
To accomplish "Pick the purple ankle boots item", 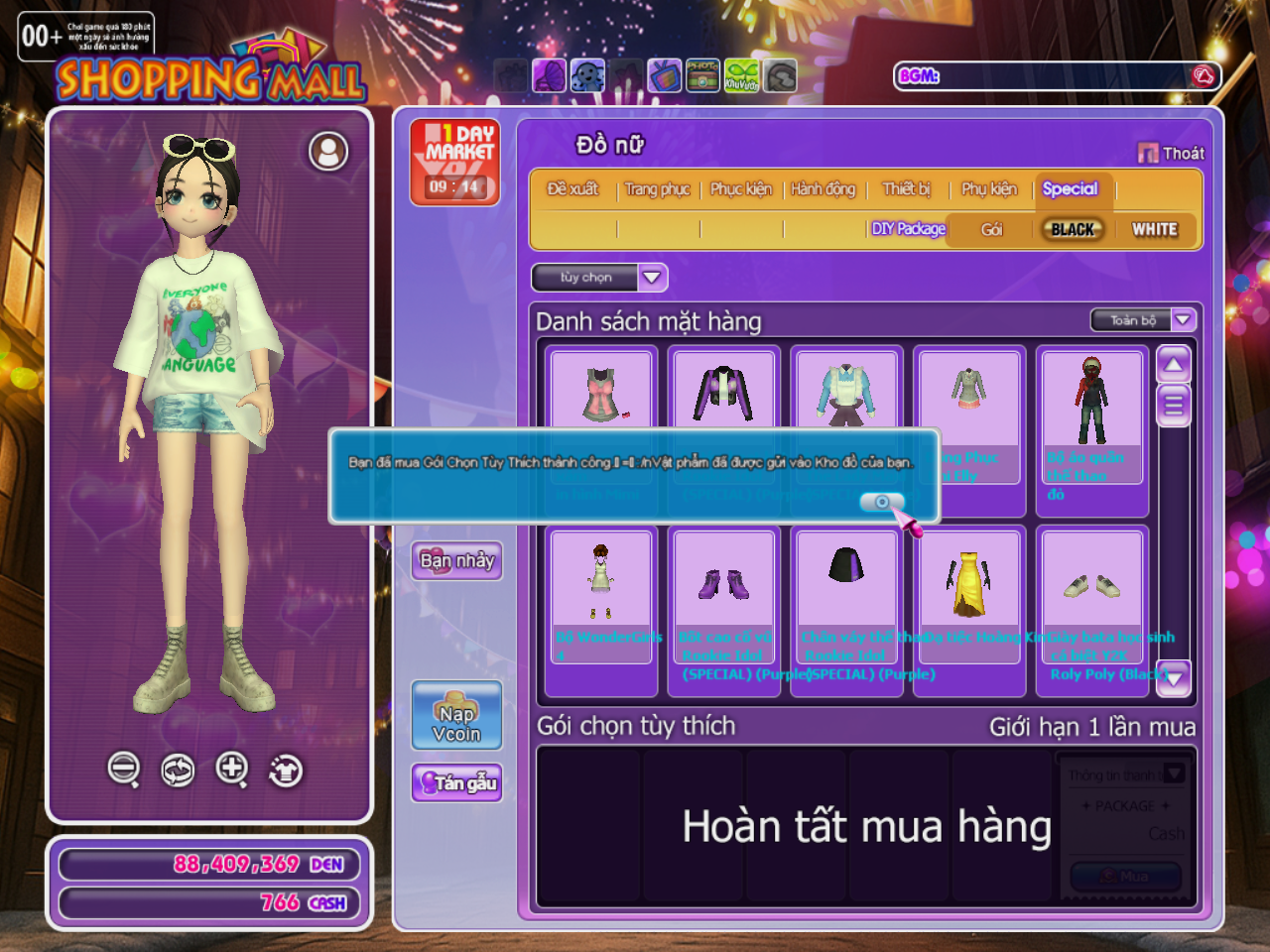I will coord(723,583).
